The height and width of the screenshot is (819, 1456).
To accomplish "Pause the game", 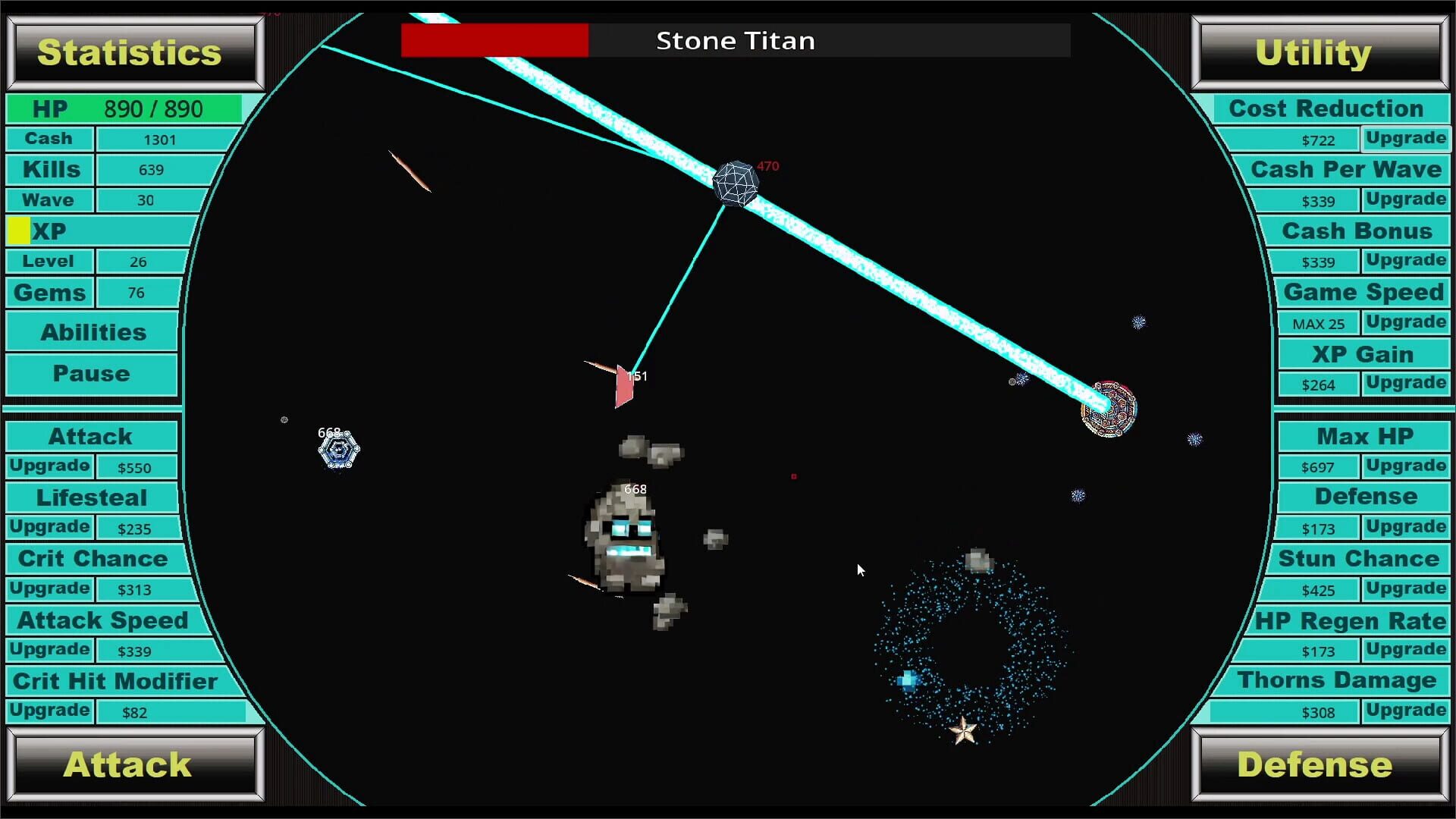I will pos(91,373).
